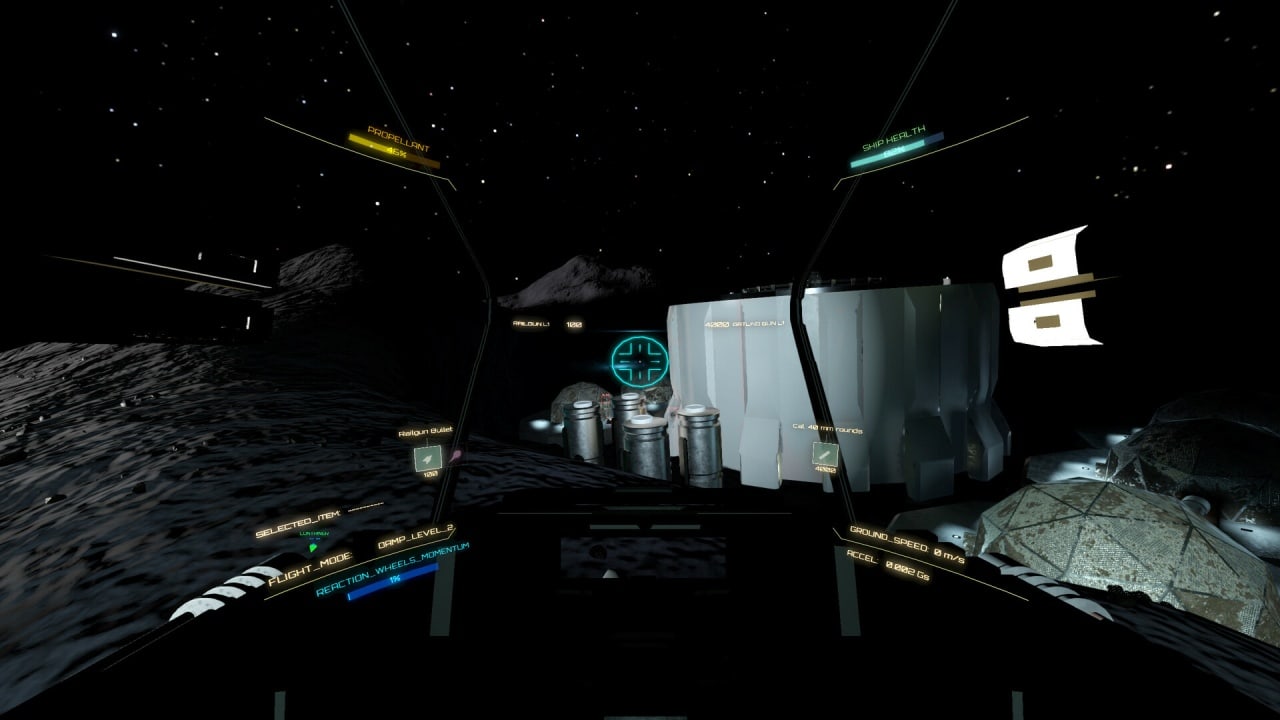Image resolution: width=1280 pixels, height=720 pixels.
Task: Select the Cal 40 mm rounds icon
Action: (825, 455)
